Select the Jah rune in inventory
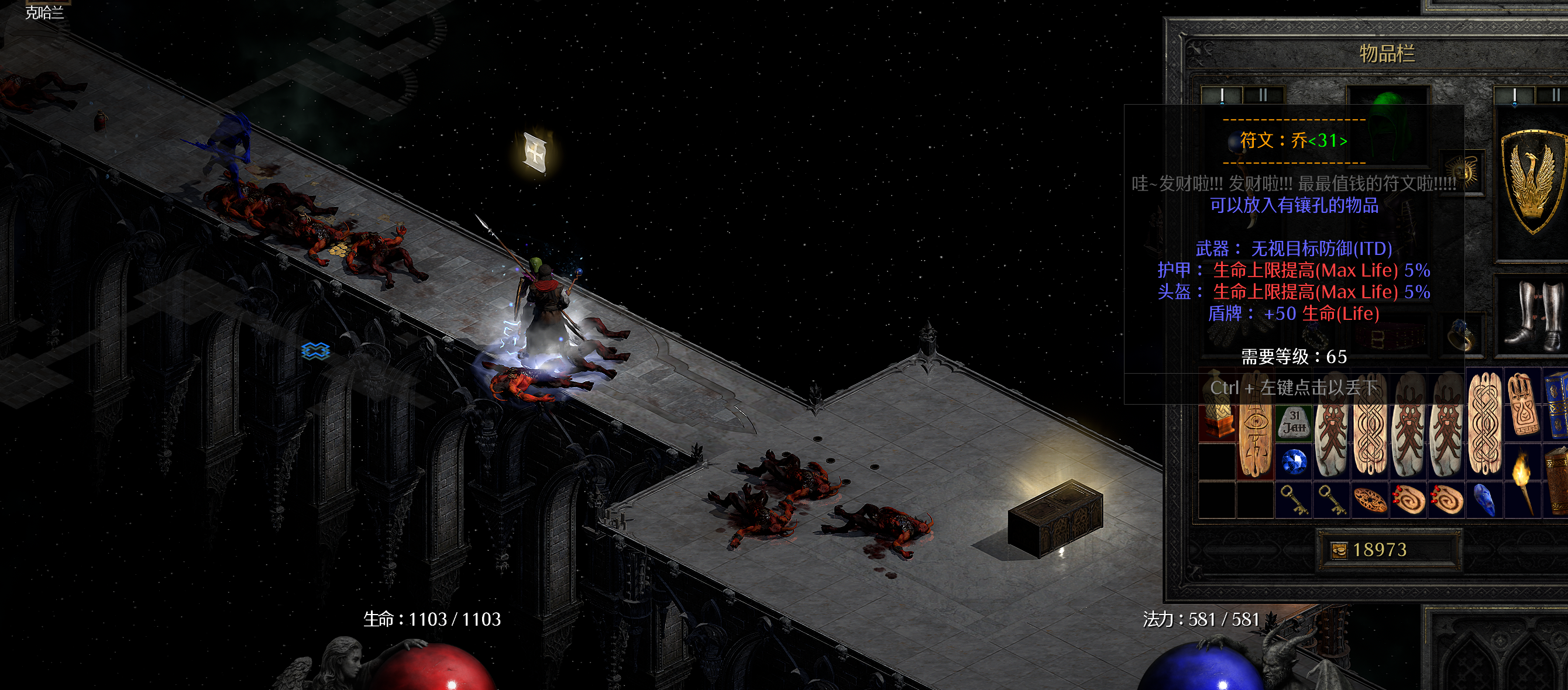 pyautogui.click(x=1294, y=422)
